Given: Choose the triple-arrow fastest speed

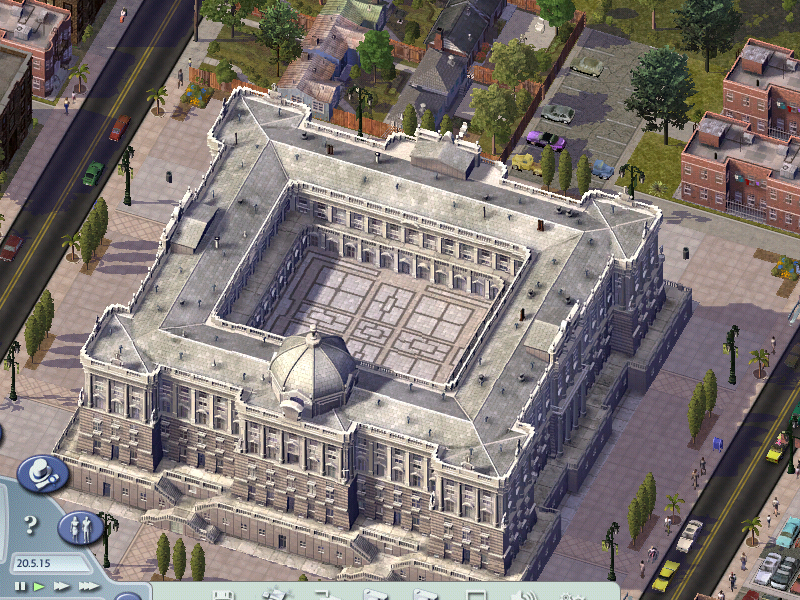Looking at the screenshot, I should click(89, 586).
